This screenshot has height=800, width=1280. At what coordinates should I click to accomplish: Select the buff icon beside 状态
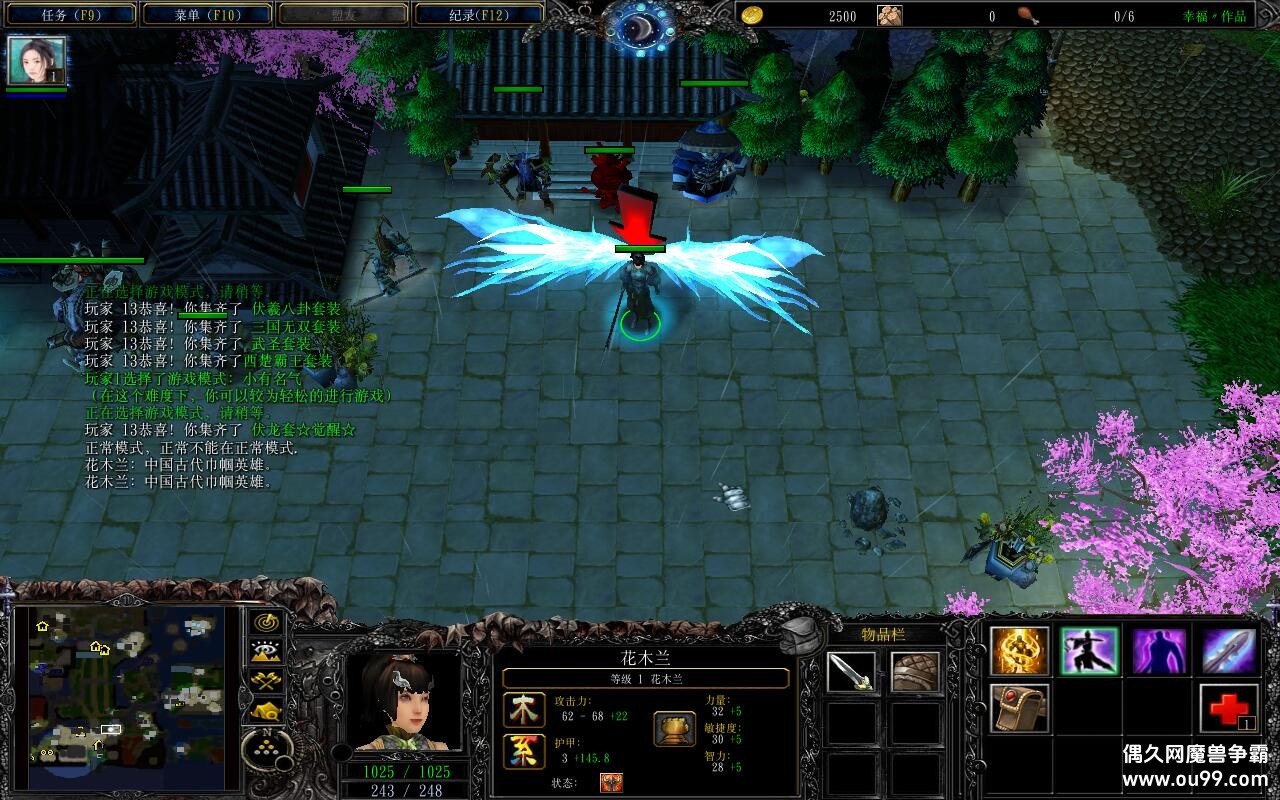coord(611,783)
